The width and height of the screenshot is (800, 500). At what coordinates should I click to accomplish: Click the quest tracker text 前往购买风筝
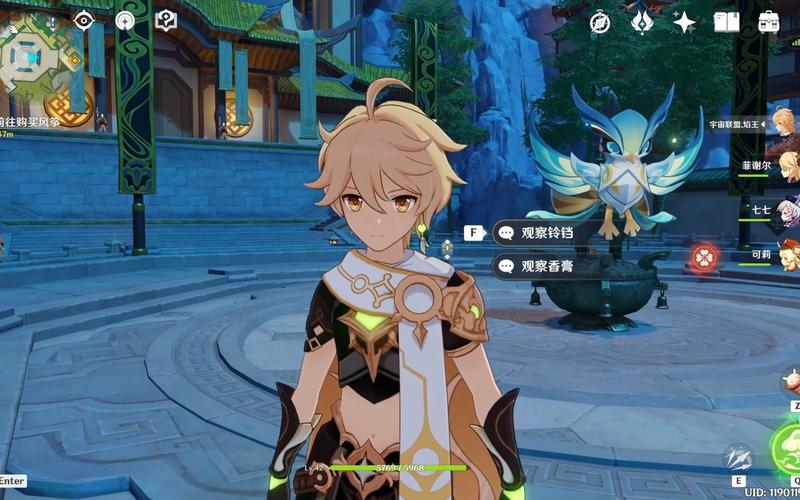(x=30, y=122)
